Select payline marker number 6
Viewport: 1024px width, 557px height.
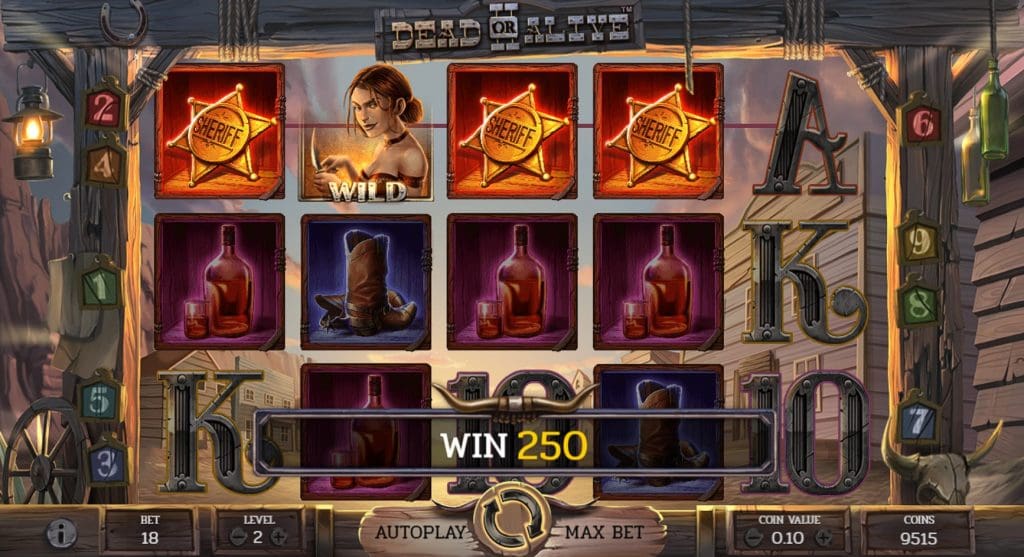[x=922, y=124]
